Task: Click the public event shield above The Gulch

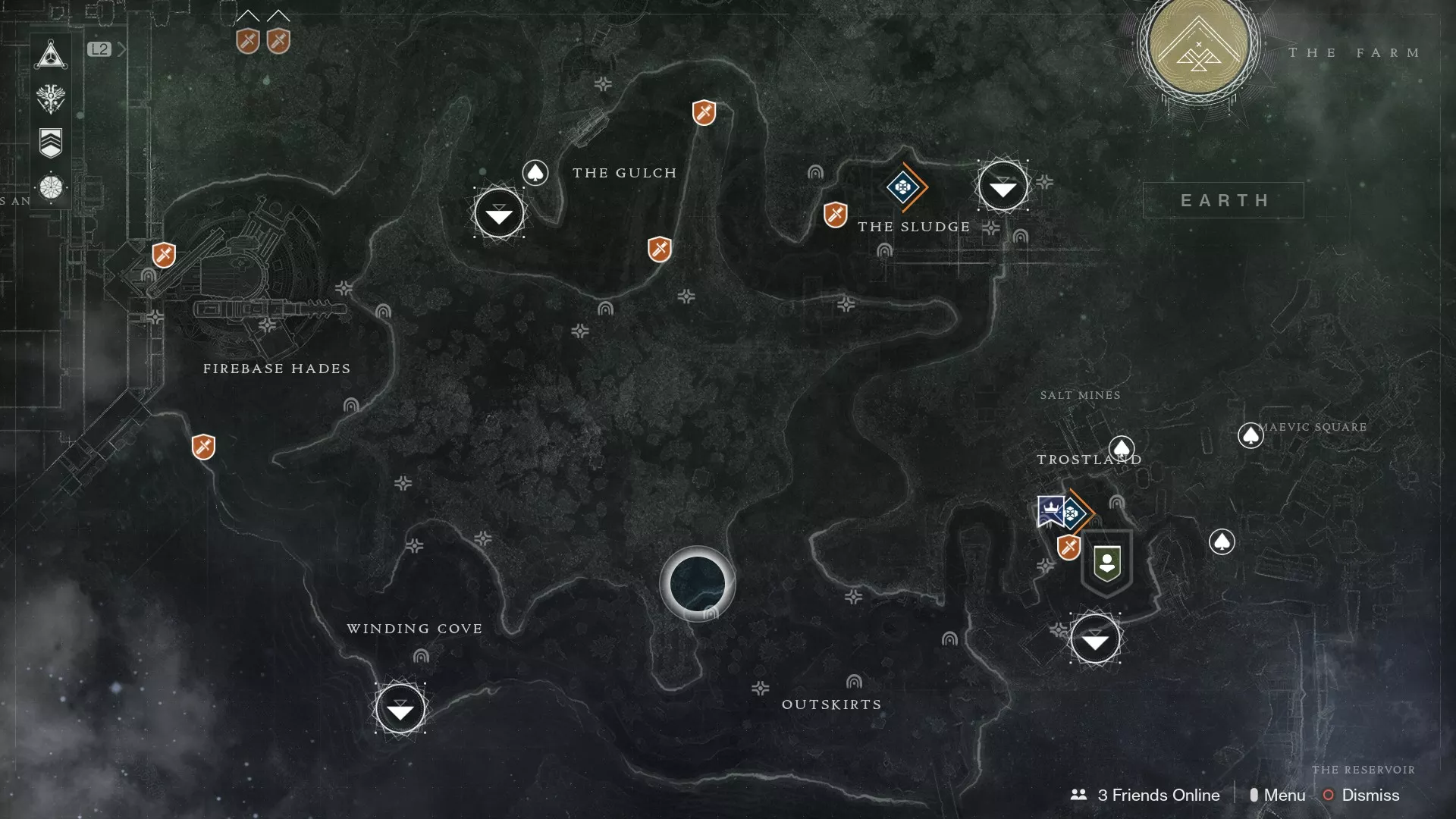Action: point(703,114)
